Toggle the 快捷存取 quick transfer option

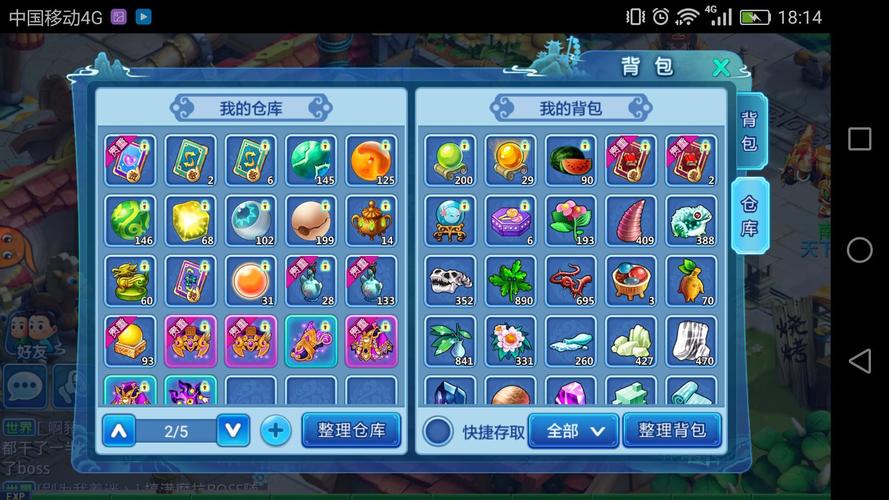[x=438, y=431]
